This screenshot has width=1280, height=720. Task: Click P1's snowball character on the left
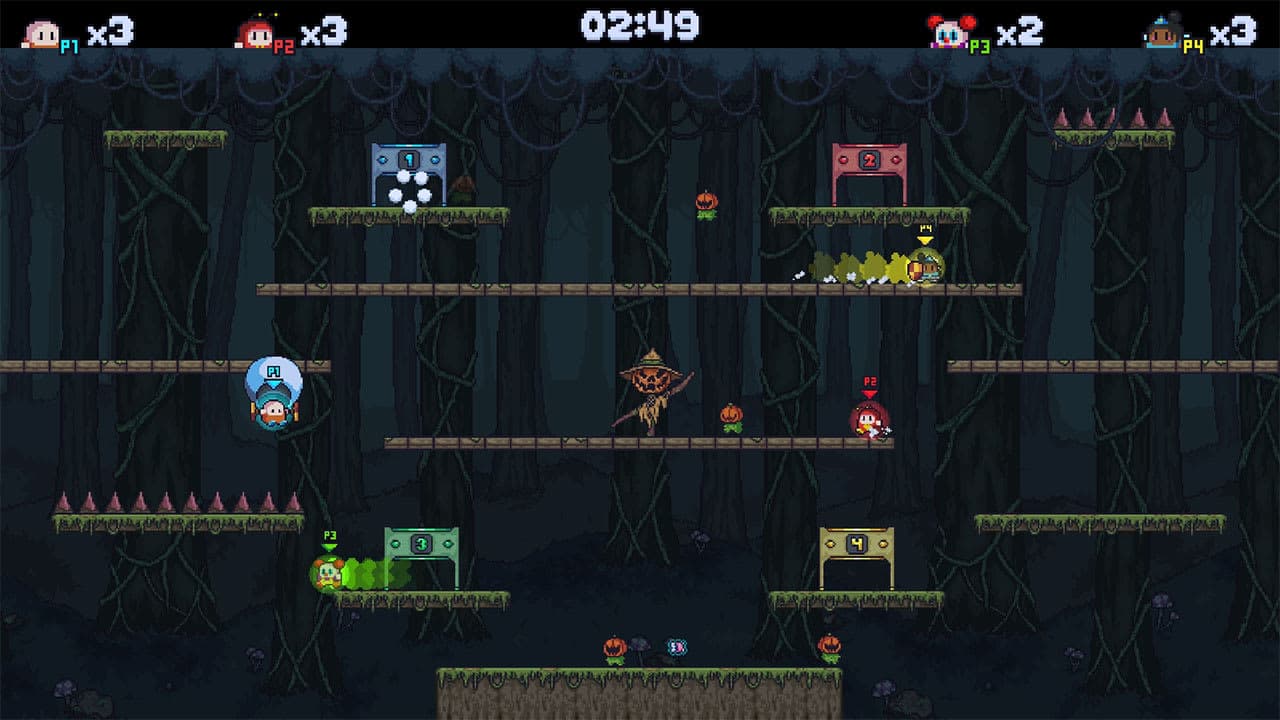tap(270, 400)
